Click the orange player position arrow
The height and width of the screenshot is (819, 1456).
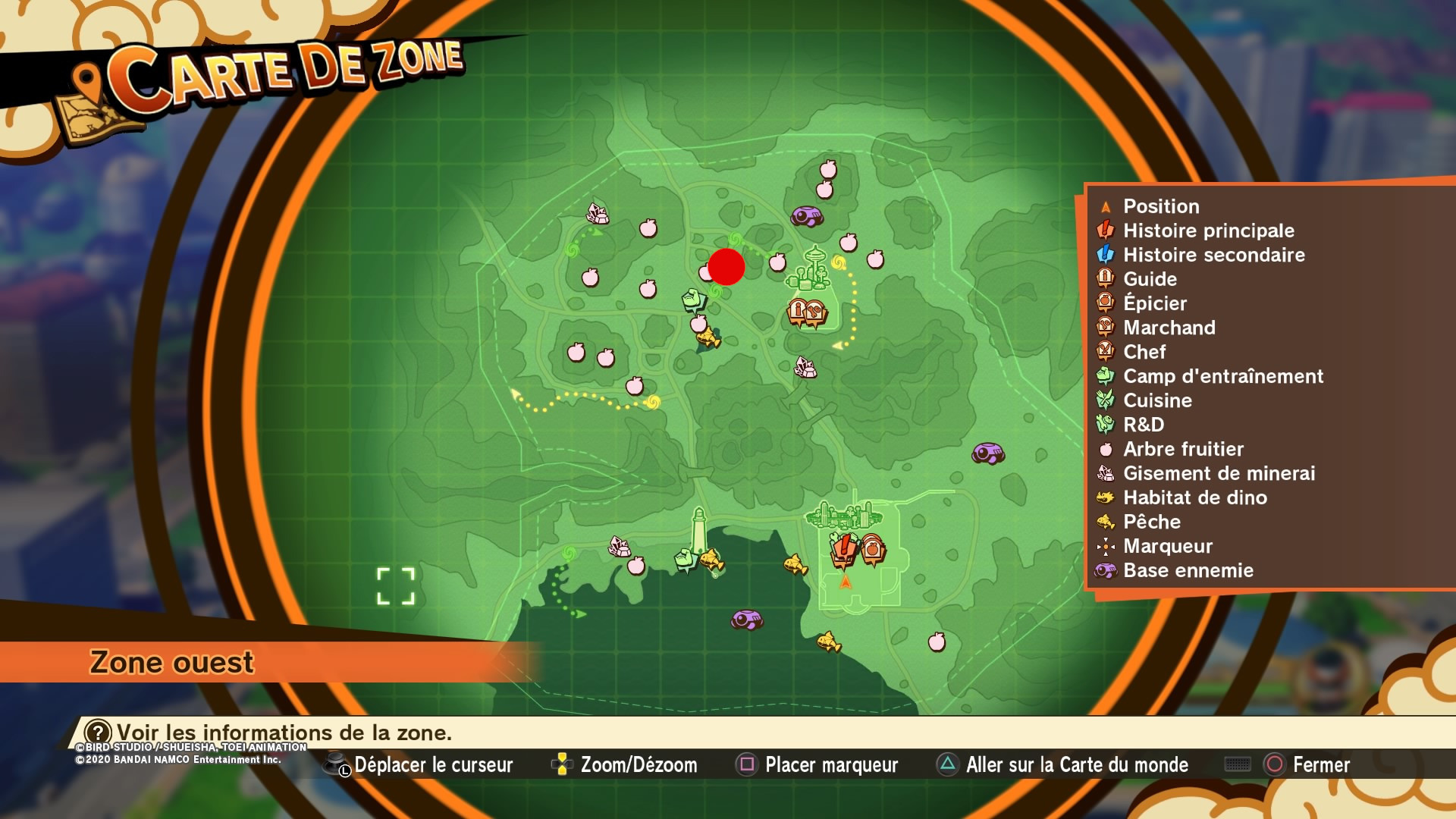pyautogui.click(x=846, y=582)
